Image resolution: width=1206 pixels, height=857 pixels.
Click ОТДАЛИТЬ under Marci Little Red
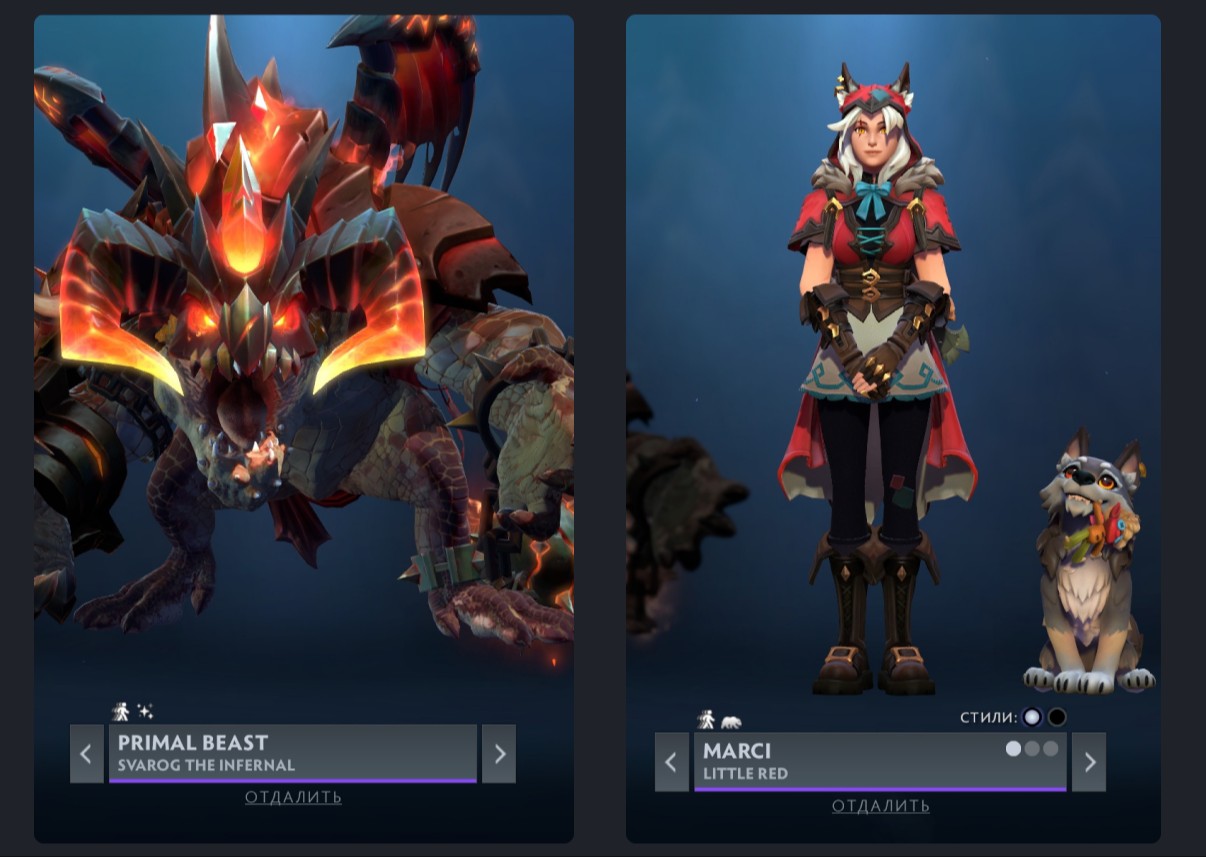click(880, 806)
